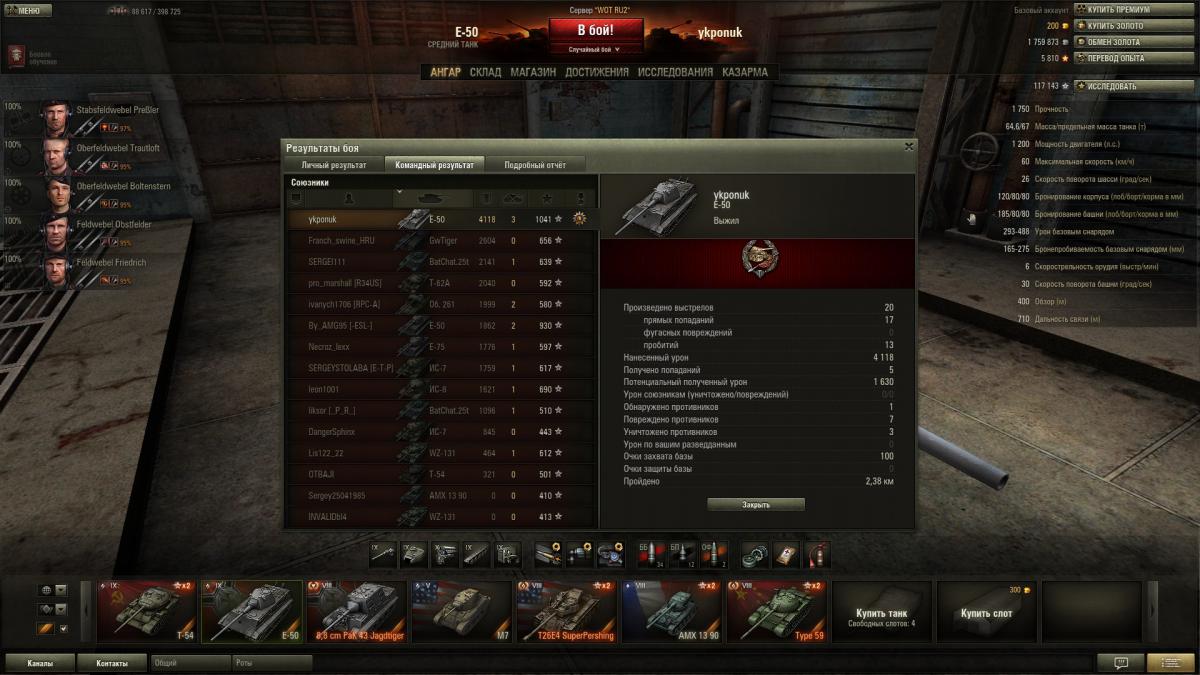The height and width of the screenshot is (675, 1200).
Task: Open the Склад tab
Action: (485, 72)
